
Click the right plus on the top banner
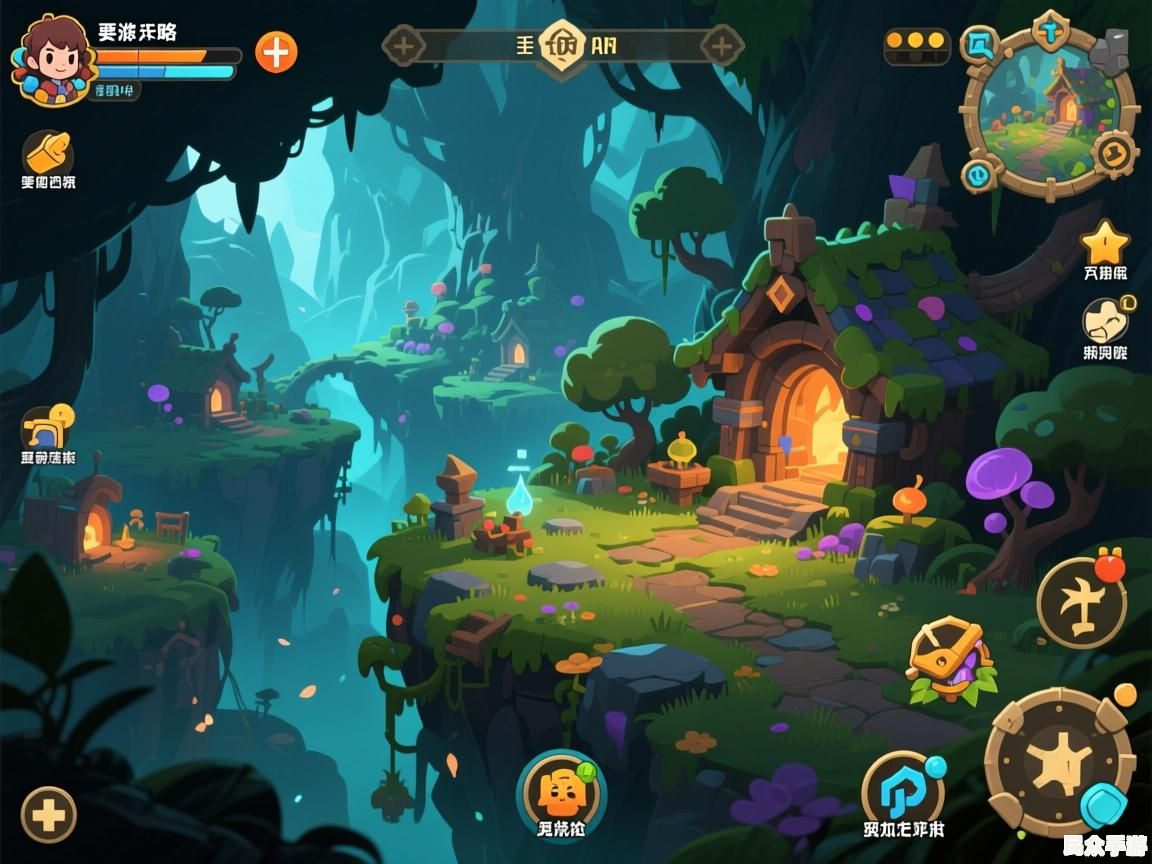click(721, 45)
